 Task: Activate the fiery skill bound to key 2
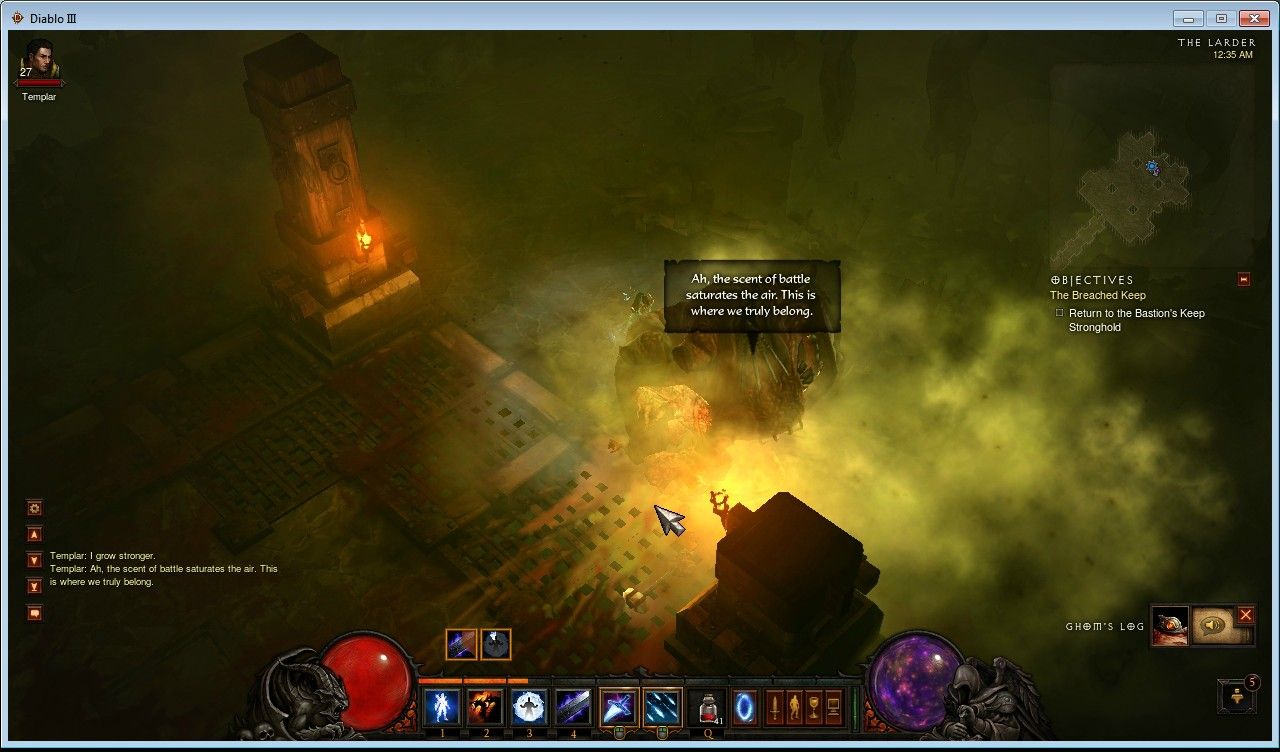point(486,705)
